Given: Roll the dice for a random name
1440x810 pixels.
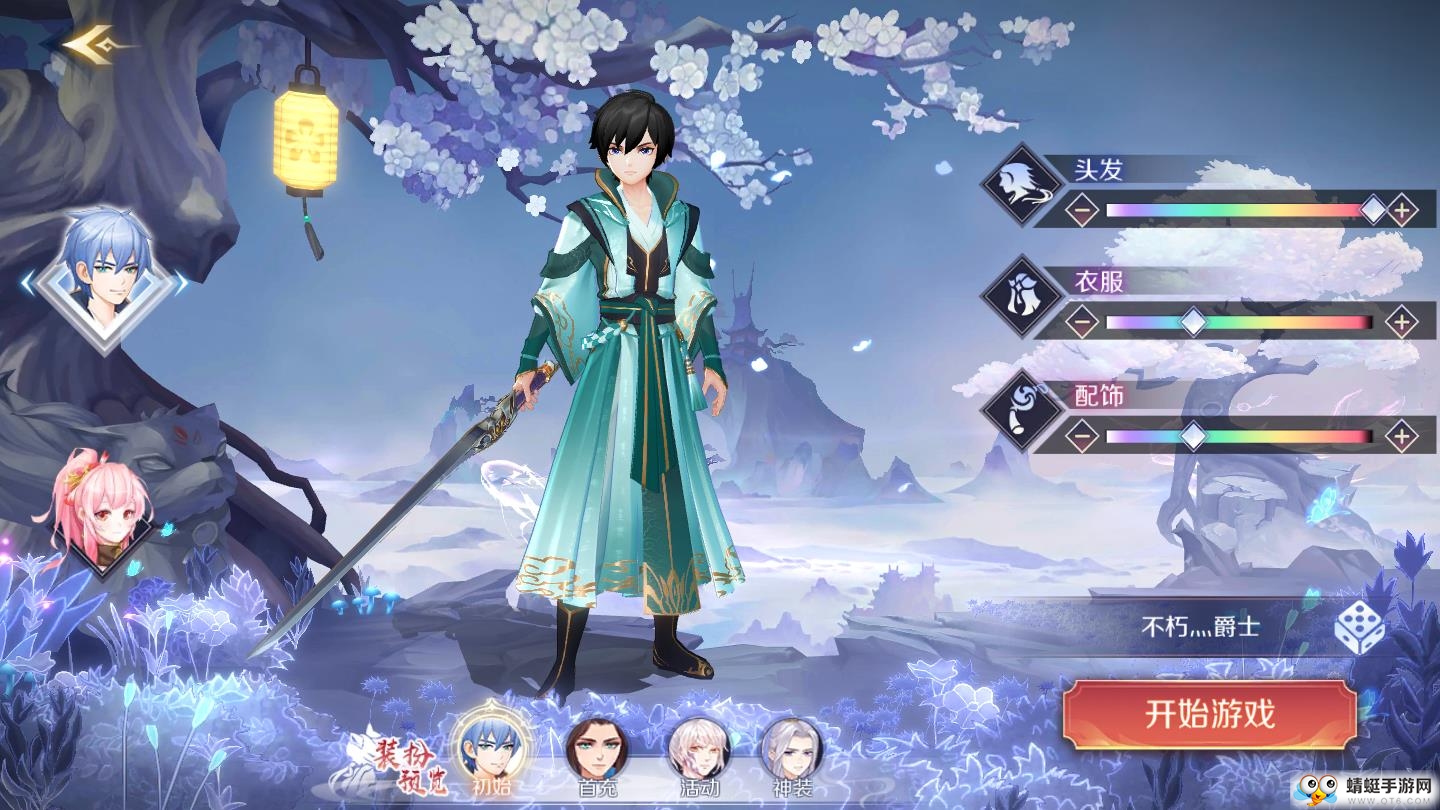Looking at the screenshot, I should [x=1360, y=628].
